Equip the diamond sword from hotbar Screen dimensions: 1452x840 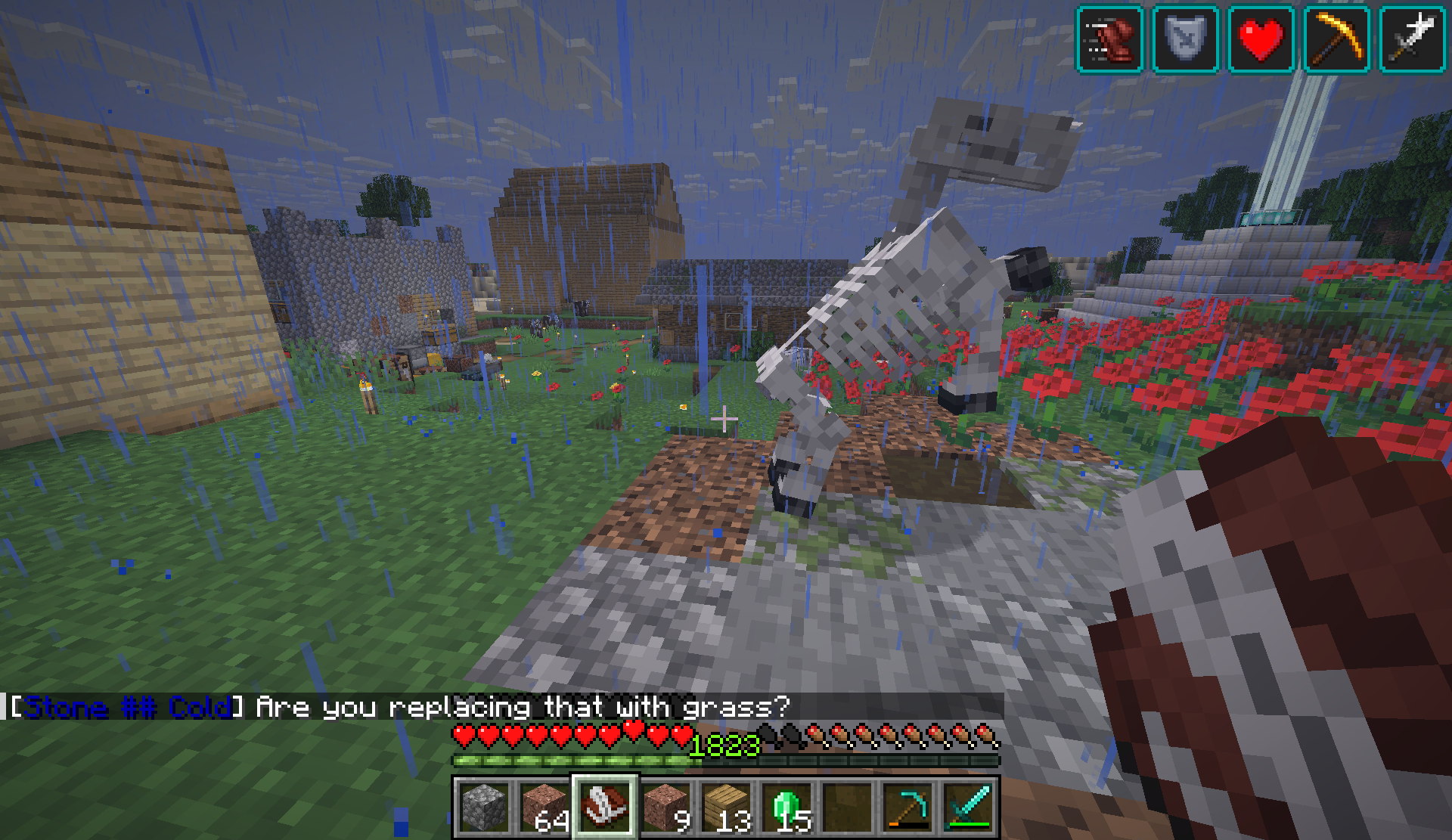[968, 807]
